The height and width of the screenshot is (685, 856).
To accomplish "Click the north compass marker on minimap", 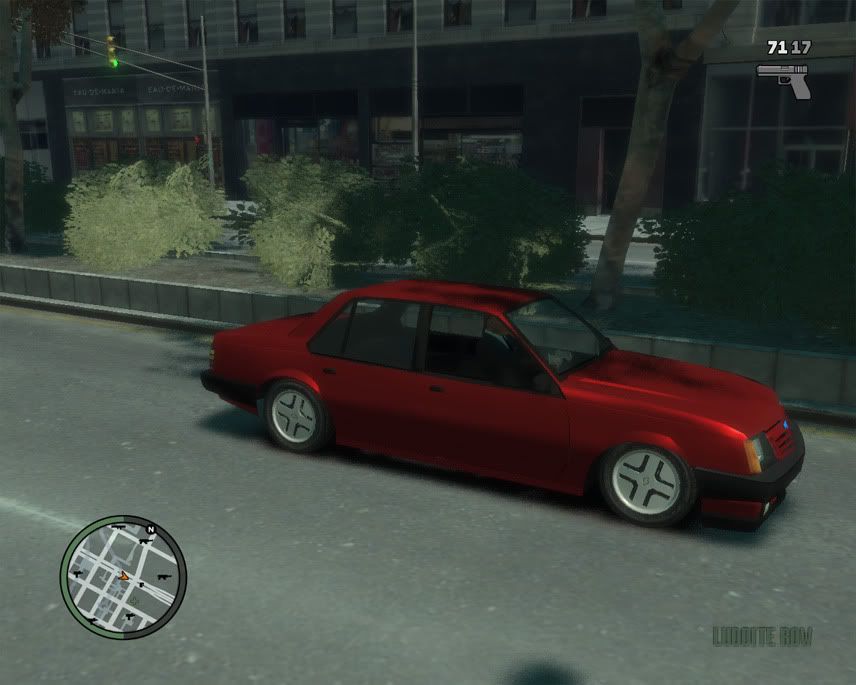I will tap(151, 529).
